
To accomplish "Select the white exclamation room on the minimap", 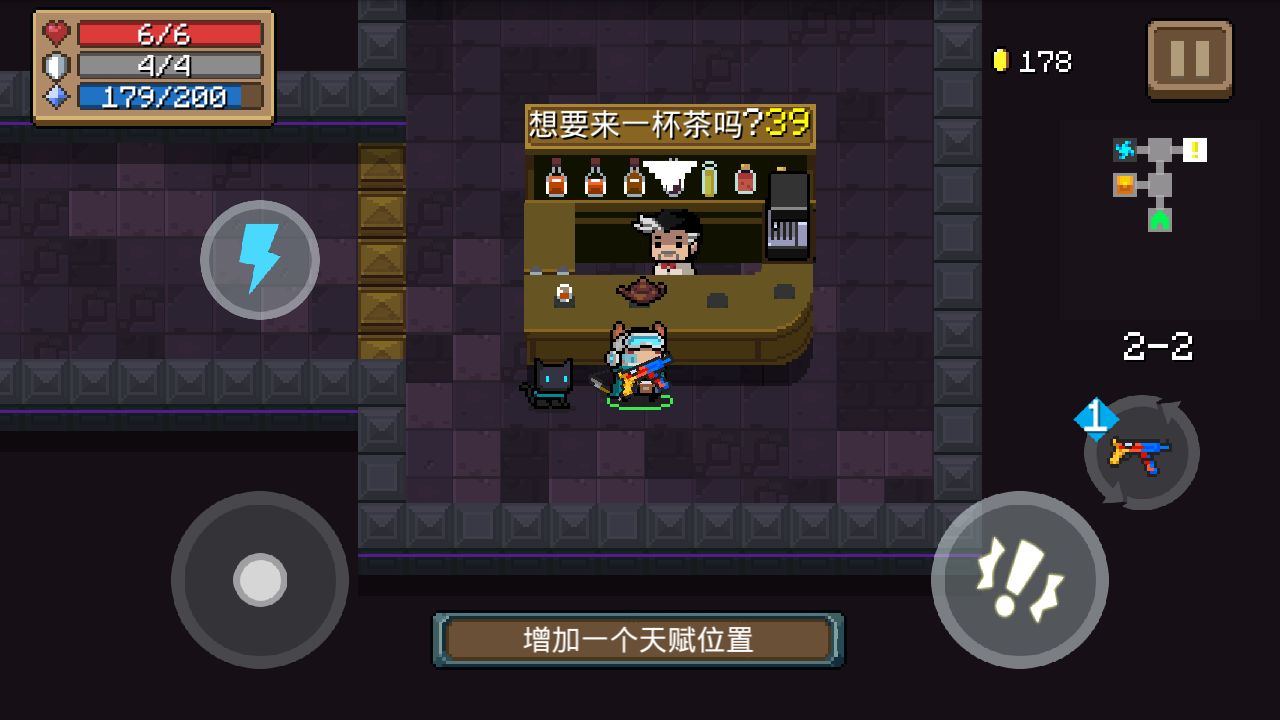I will 1195,149.
